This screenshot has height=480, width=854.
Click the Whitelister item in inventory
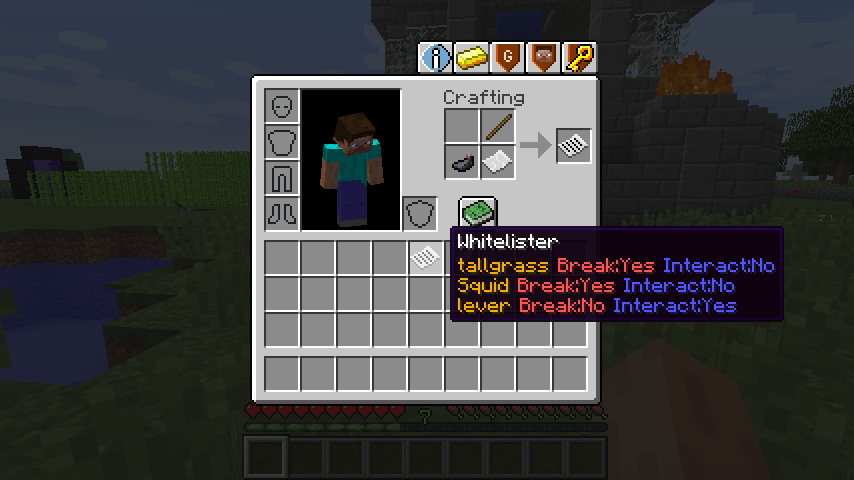pyautogui.click(x=425, y=258)
